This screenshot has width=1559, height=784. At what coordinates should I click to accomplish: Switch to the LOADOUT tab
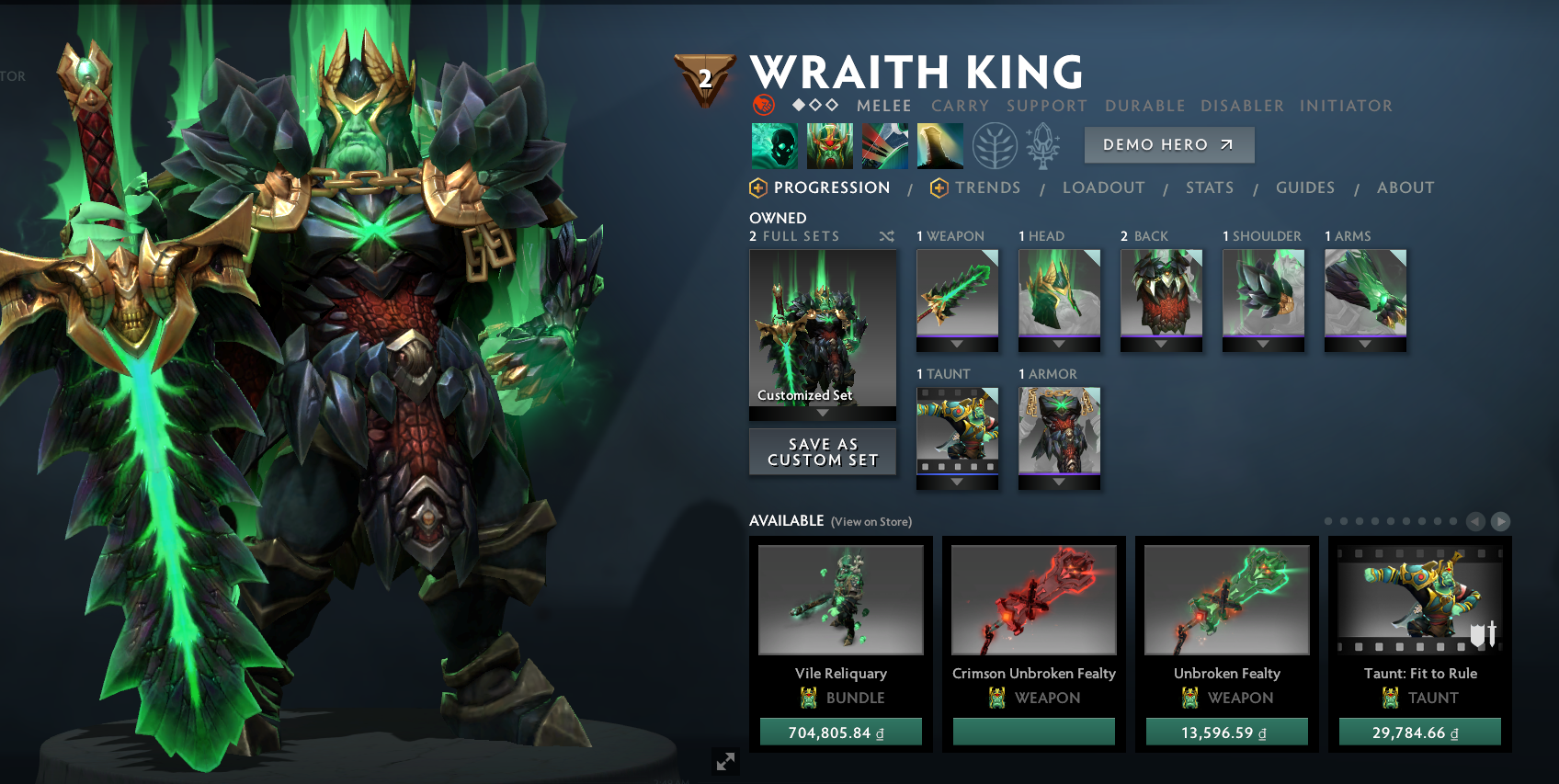(1103, 187)
